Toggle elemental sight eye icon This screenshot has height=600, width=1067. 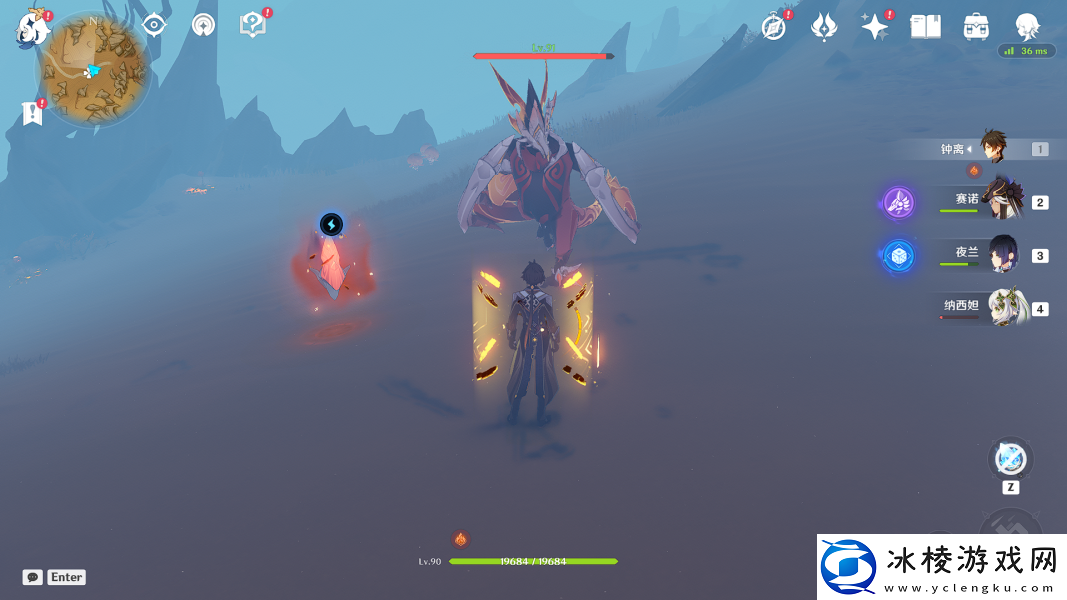(x=154, y=25)
